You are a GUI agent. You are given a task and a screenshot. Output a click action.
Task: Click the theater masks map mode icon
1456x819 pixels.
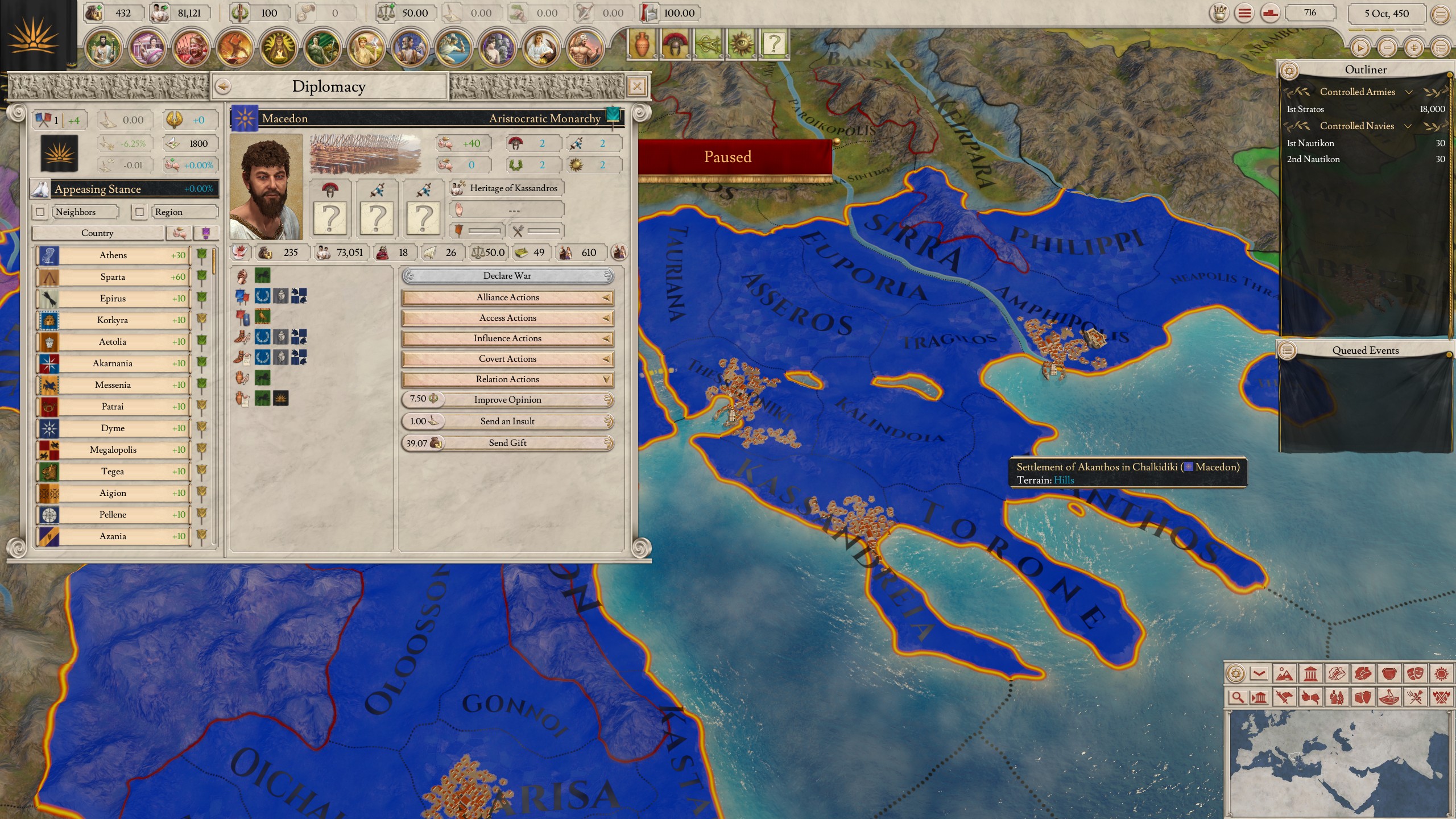[x=1416, y=675]
